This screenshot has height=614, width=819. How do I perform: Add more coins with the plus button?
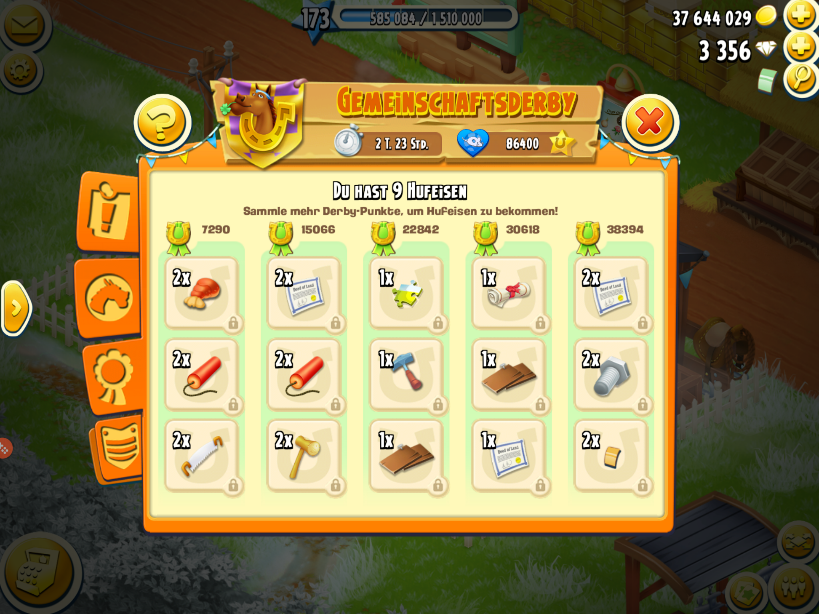coord(801,15)
